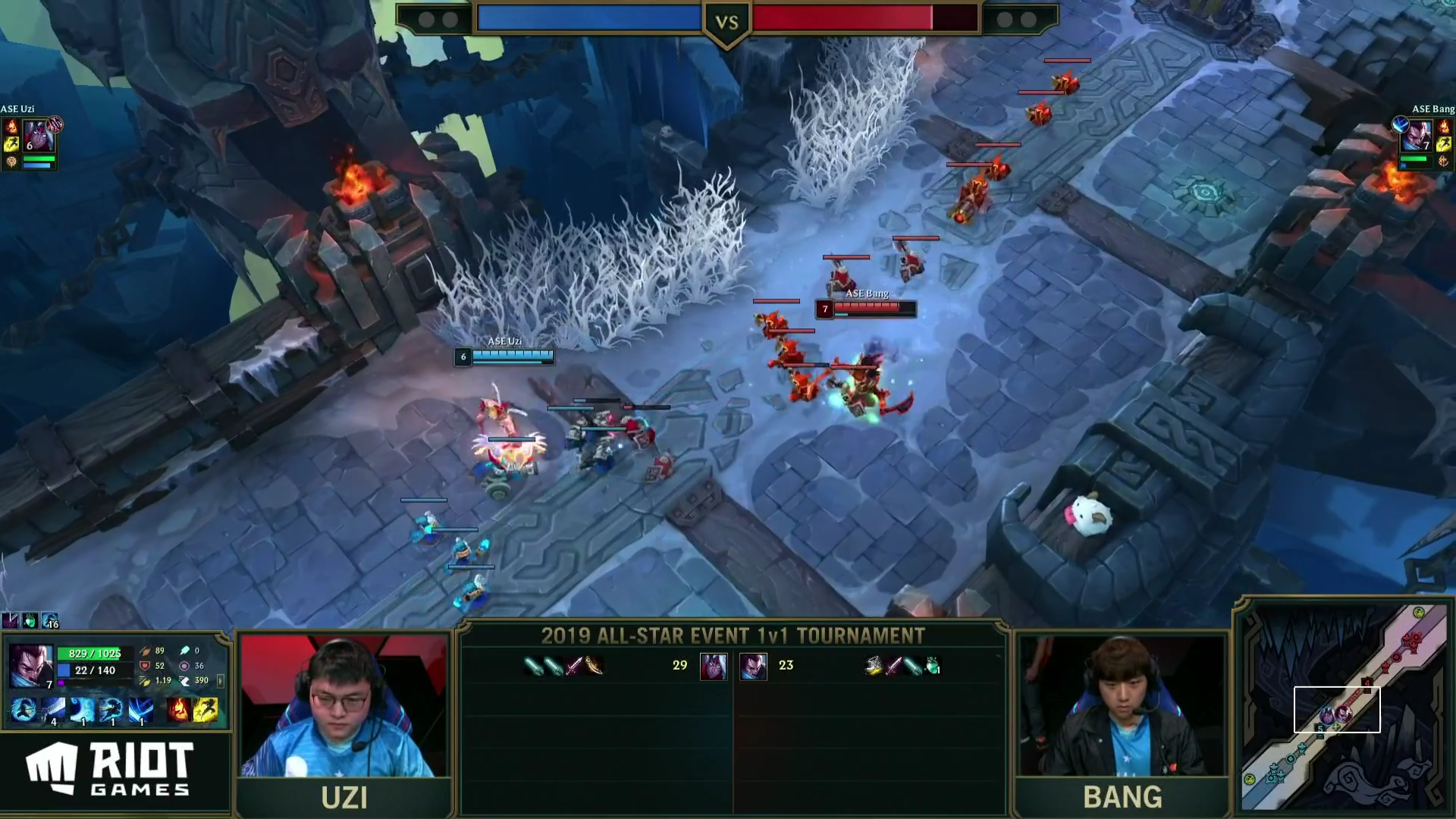Select Uzi's curved orange blade item

[x=595, y=666]
